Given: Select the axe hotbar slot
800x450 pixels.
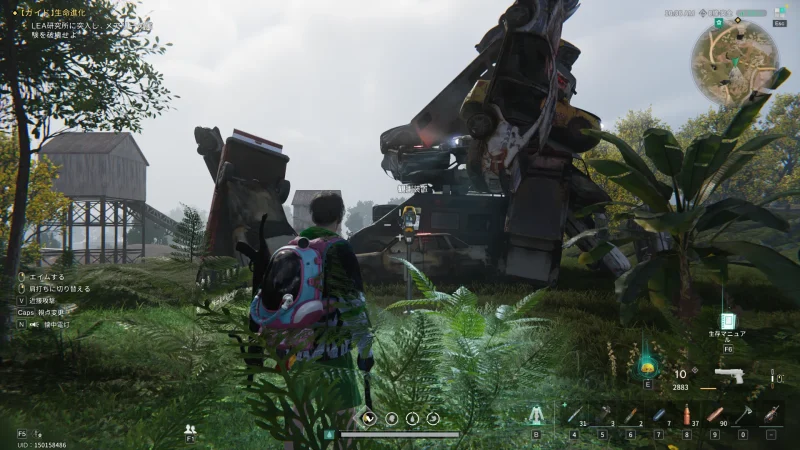Looking at the screenshot, I should pos(742,414).
